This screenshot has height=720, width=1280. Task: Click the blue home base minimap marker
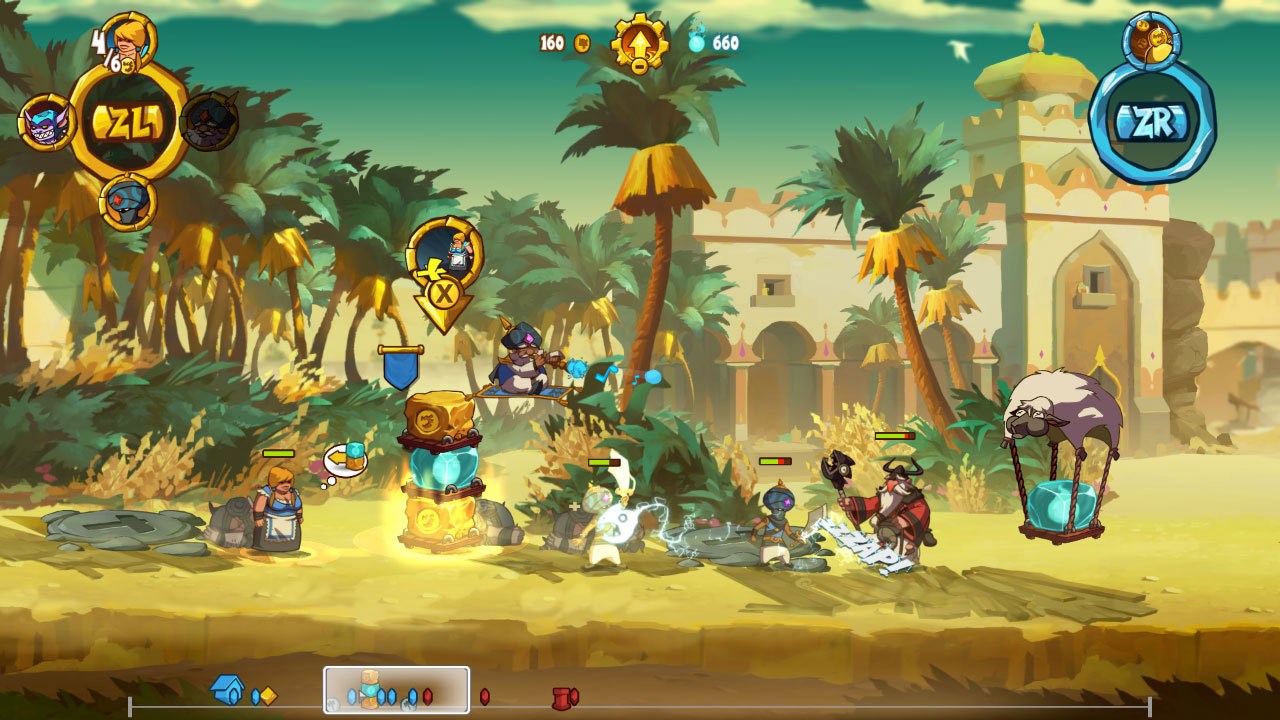pos(228,689)
